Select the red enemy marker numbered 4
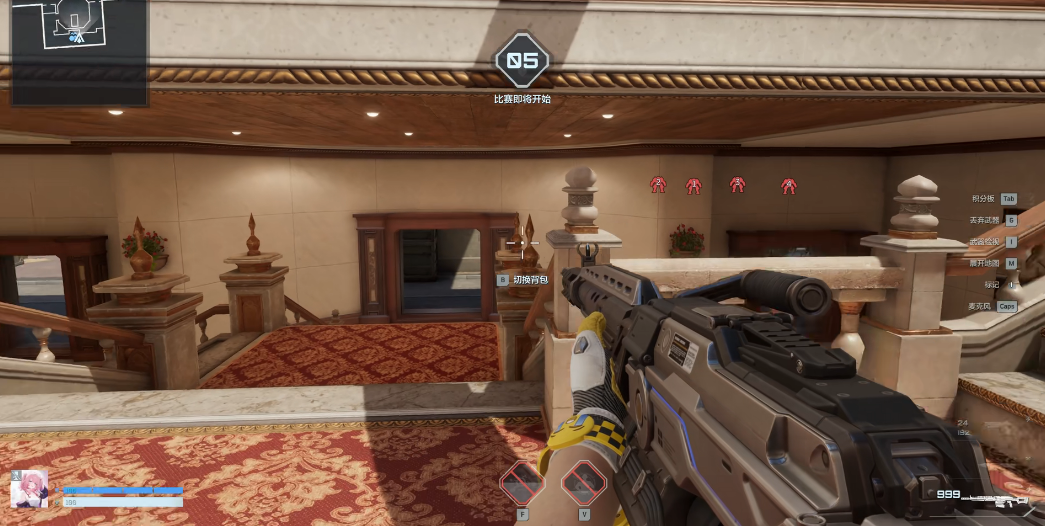The width and height of the screenshot is (1045, 526). (789, 185)
